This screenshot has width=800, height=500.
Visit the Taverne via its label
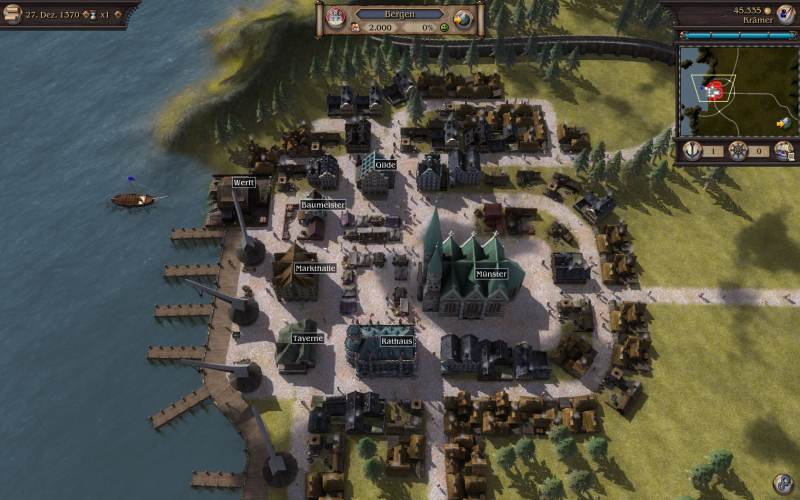[307, 338]
